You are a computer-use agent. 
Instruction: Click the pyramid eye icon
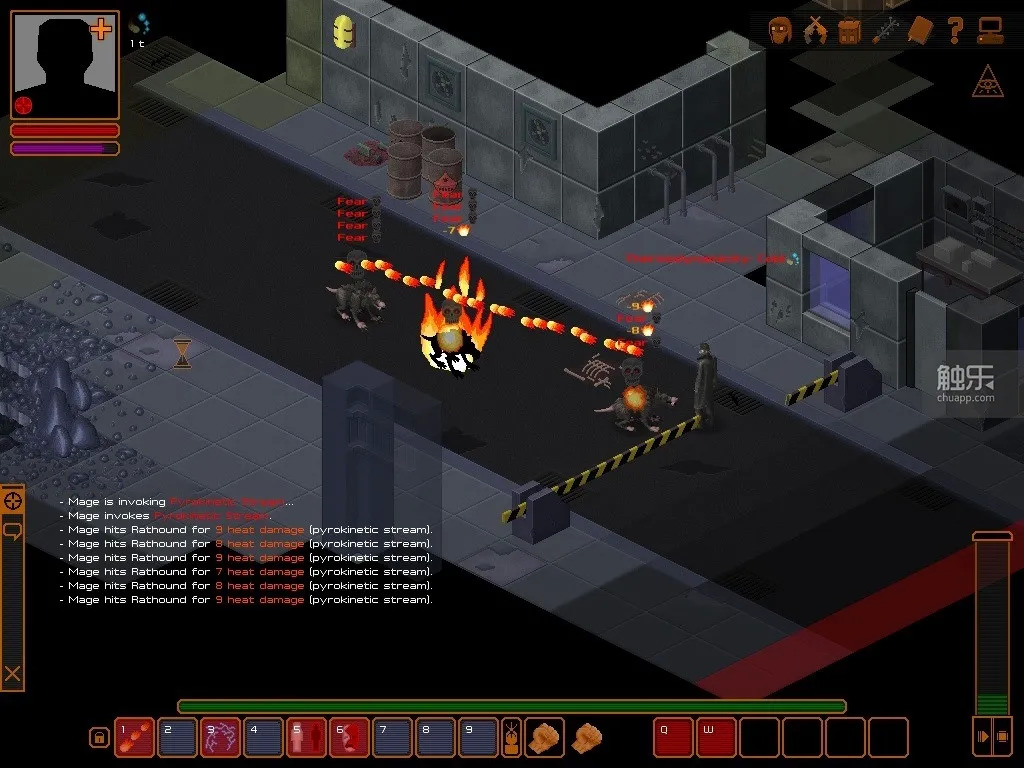(988, 84)
